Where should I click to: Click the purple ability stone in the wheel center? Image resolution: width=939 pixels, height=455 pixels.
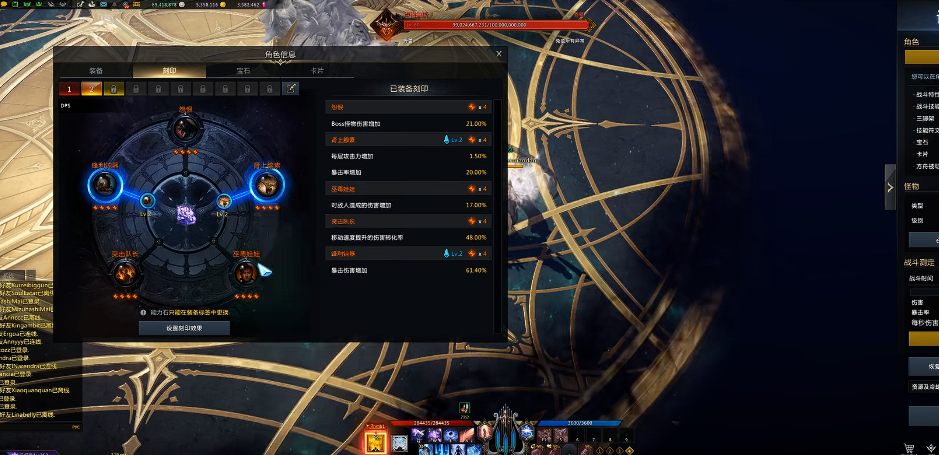(184, 213)
